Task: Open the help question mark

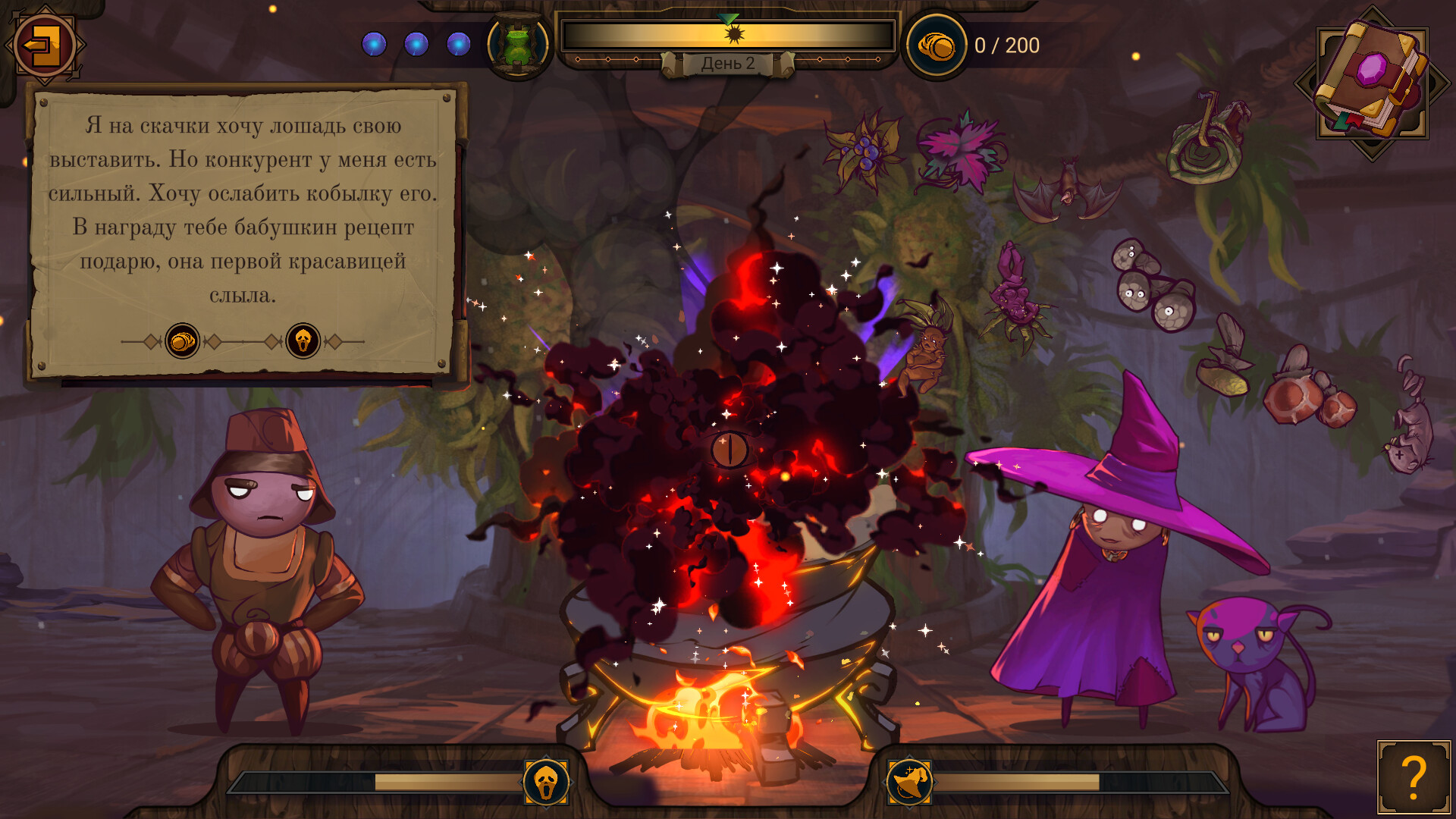Action: 1415,777
